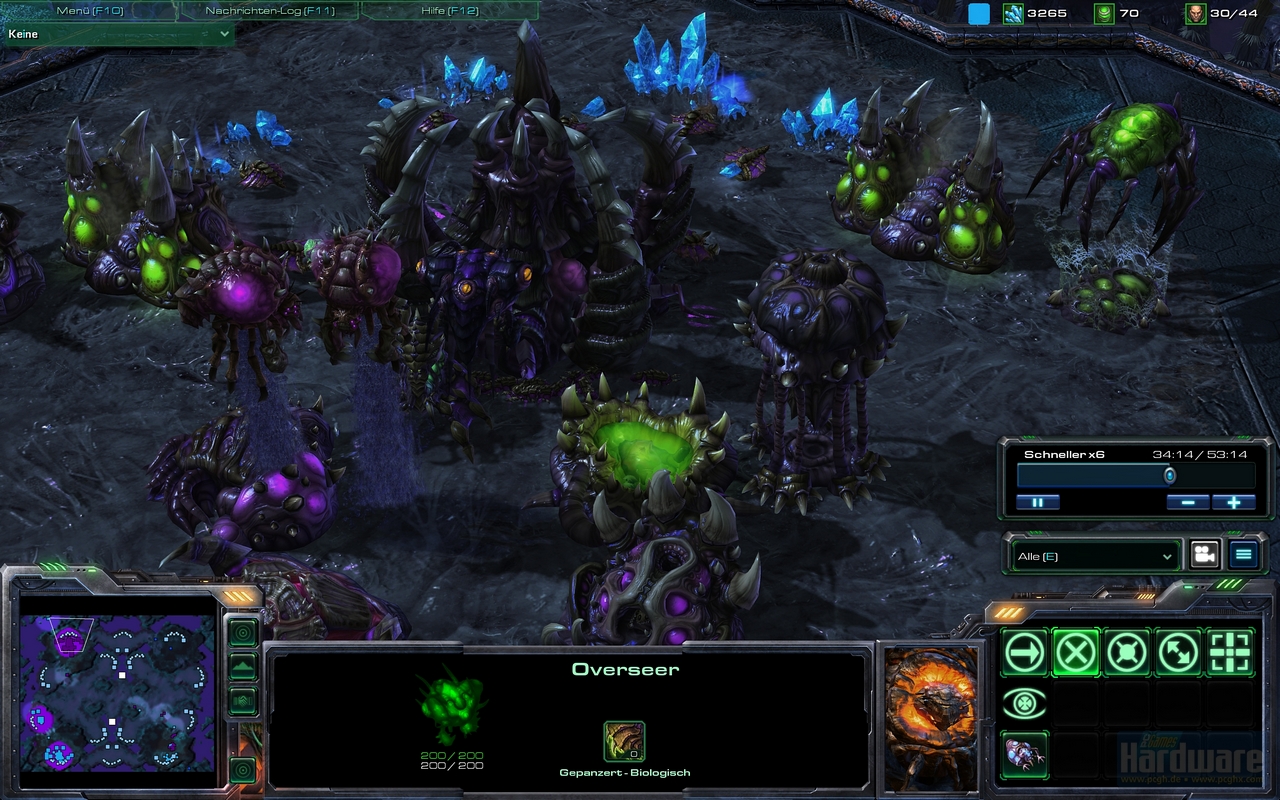
Task: Expand the Keine dropdown at top left
Action: point(118,34)
